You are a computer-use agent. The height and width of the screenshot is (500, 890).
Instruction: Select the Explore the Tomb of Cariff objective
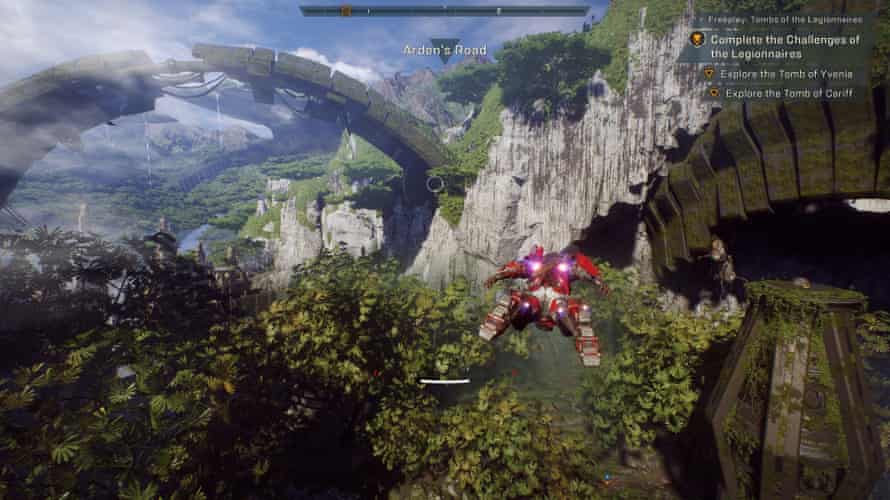780,93
